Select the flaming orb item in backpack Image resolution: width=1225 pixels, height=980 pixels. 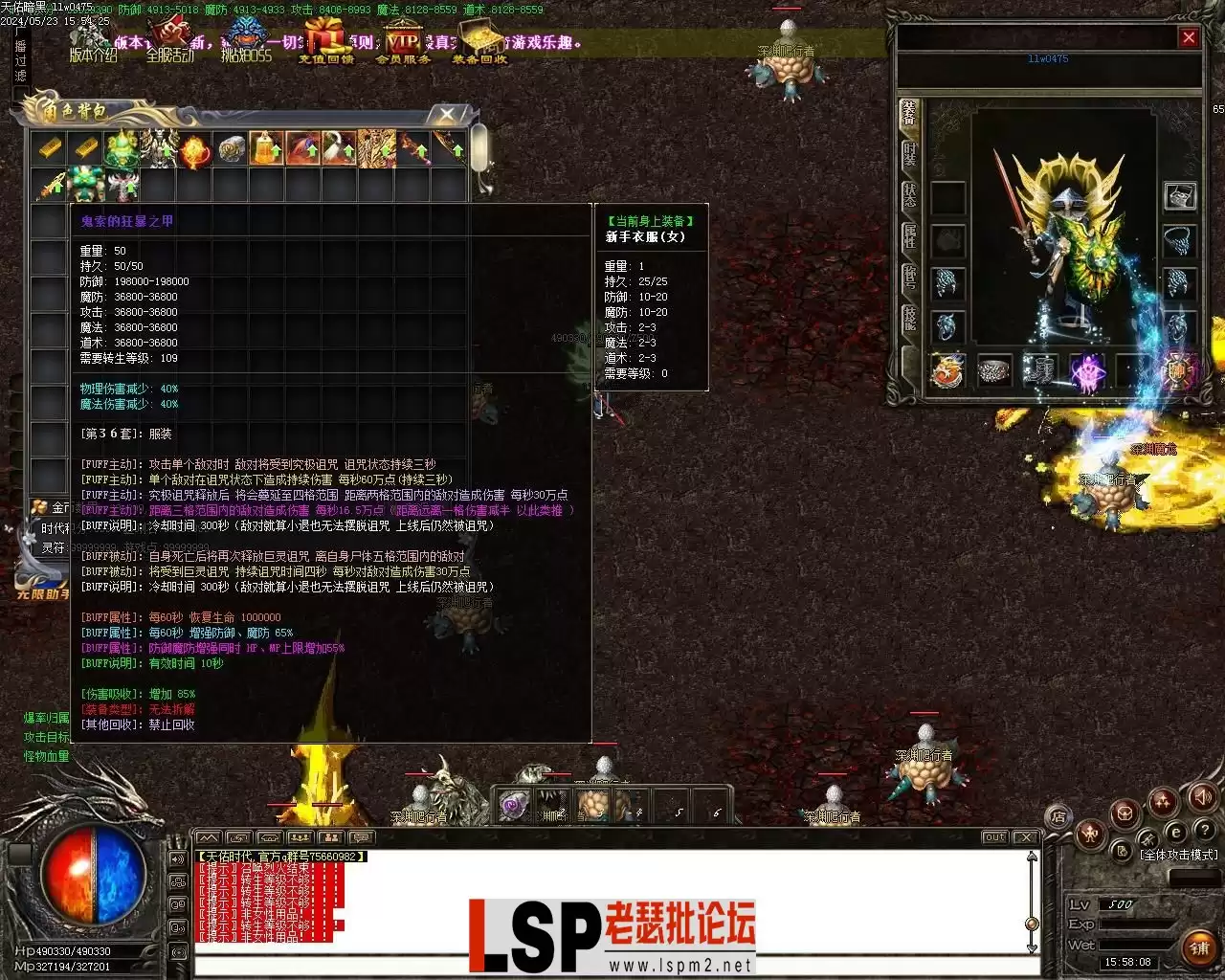[x=195, y=149]
